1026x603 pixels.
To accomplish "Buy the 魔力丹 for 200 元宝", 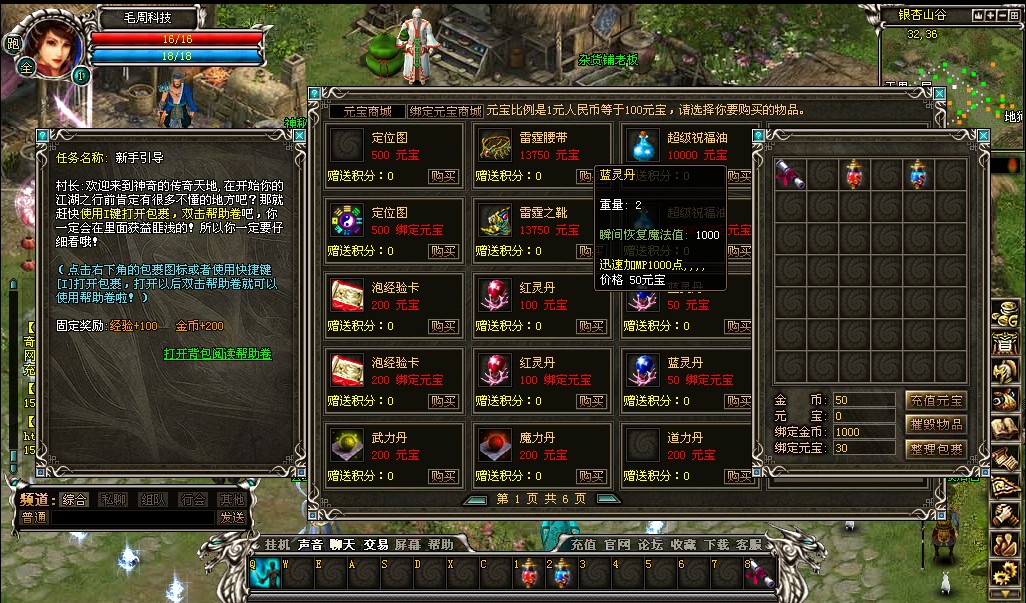I will coord(590,476).
